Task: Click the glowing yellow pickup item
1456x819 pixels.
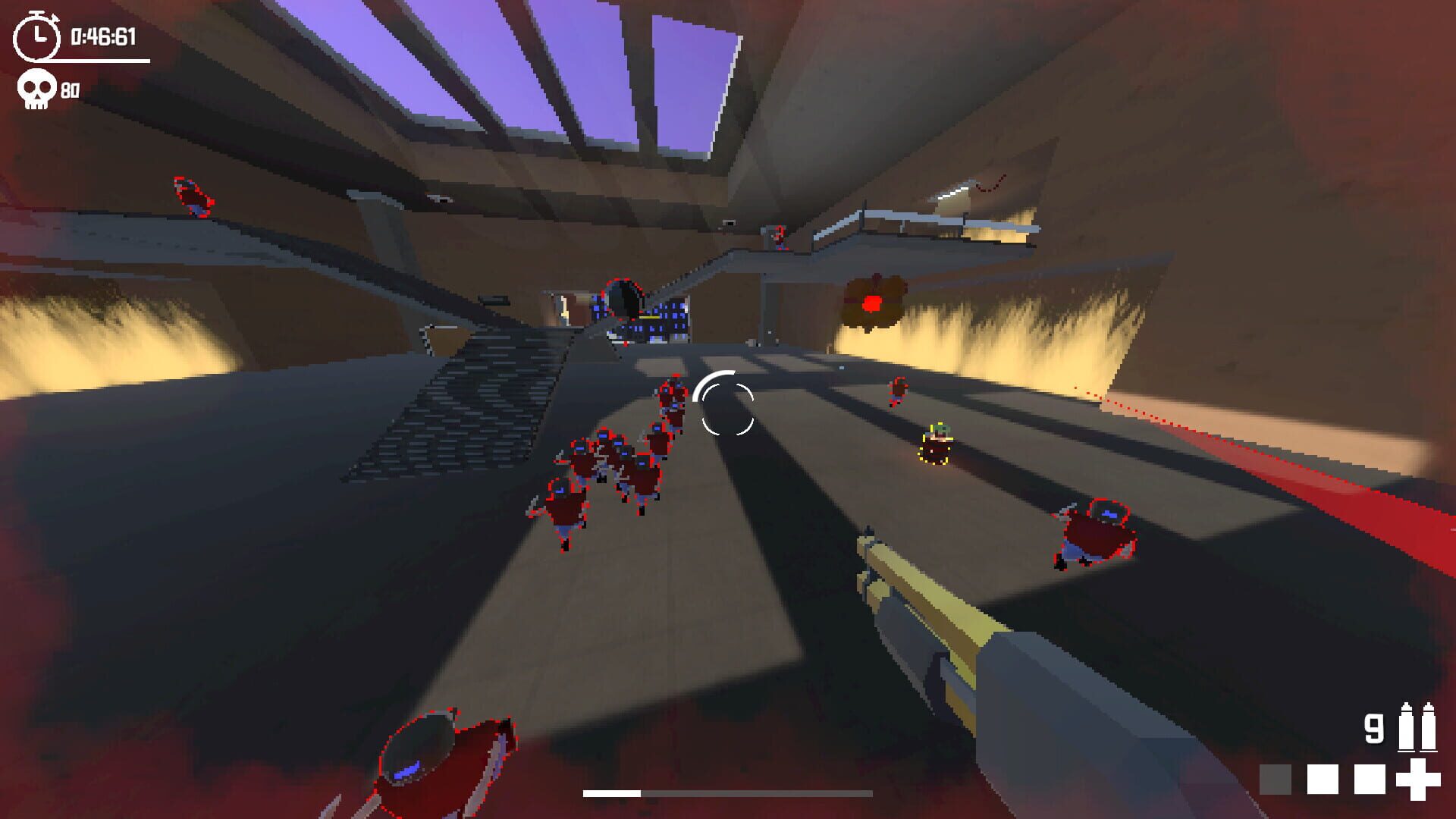Action: (x=937, y=443)
